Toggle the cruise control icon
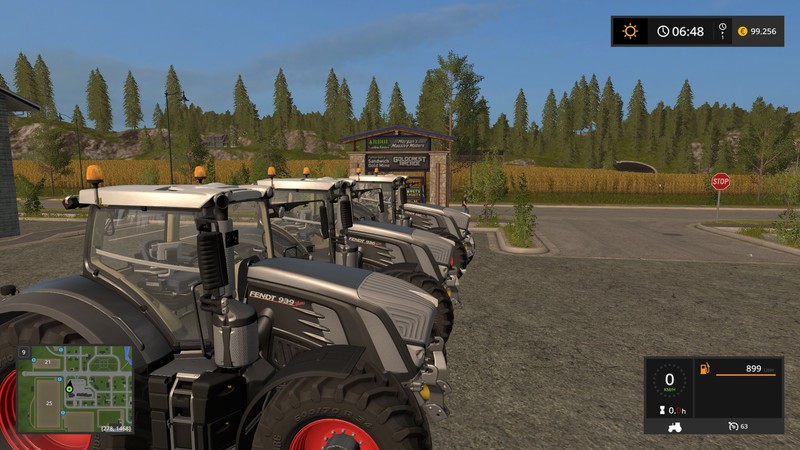 coord(732,426)
